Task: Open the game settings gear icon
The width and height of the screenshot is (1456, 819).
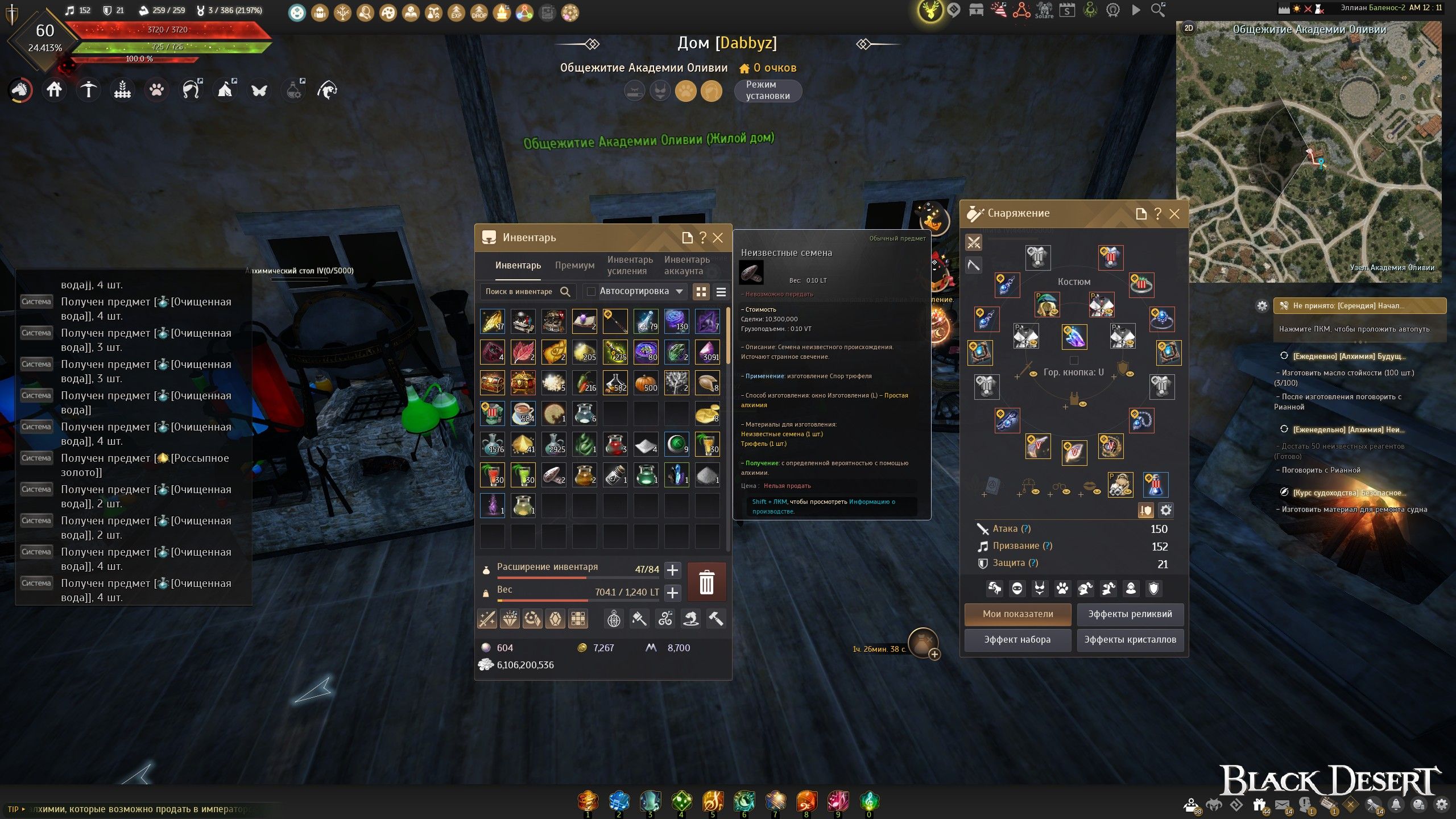Action: 1441,805
